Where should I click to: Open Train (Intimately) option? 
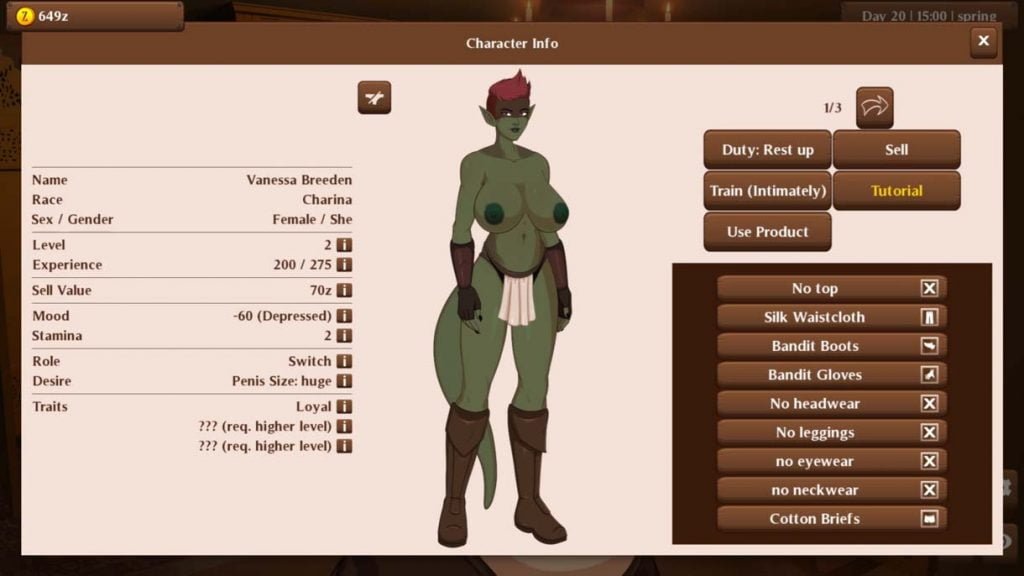point(767,191)
